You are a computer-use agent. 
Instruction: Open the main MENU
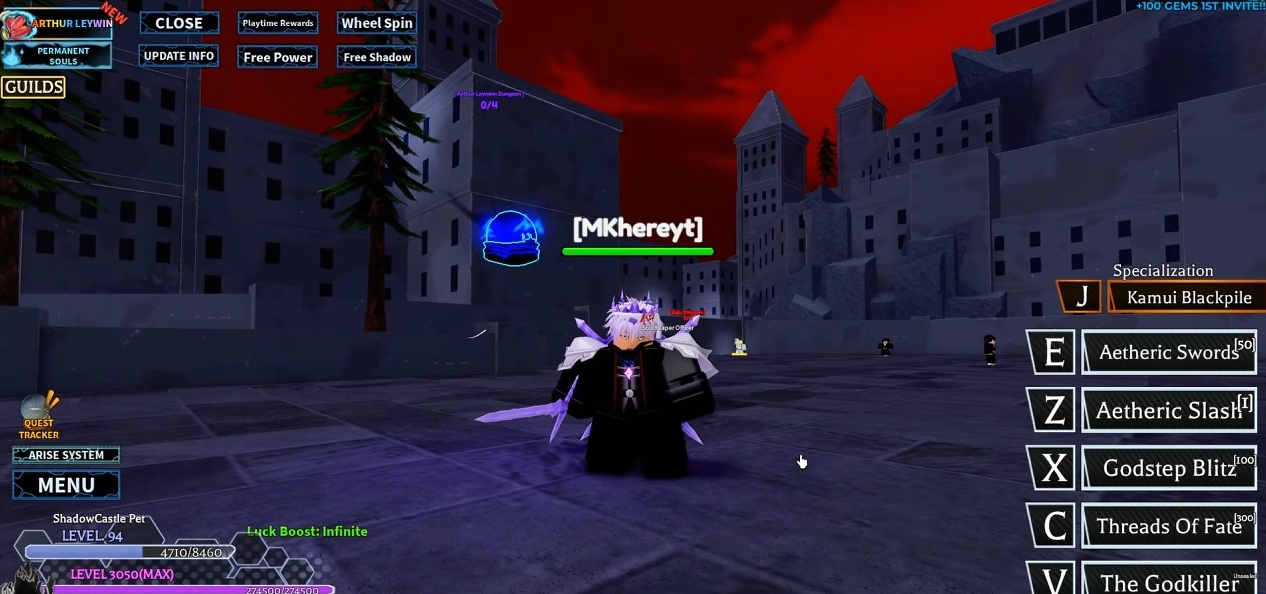click(x=66, y=485)
